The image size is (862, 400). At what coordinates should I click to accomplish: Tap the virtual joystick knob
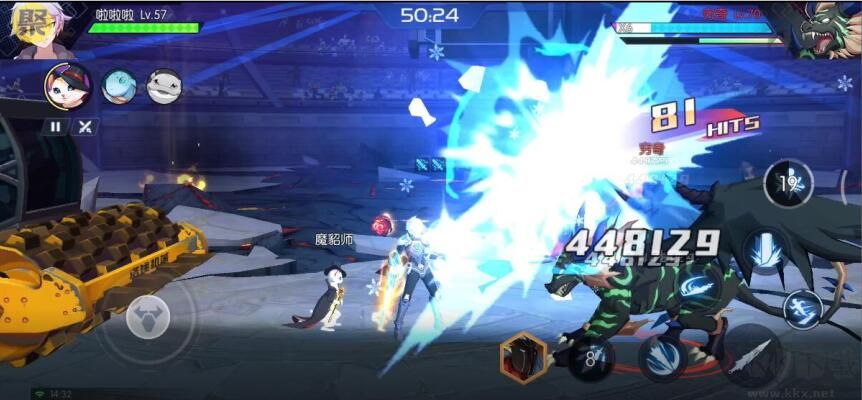[148, 316]
